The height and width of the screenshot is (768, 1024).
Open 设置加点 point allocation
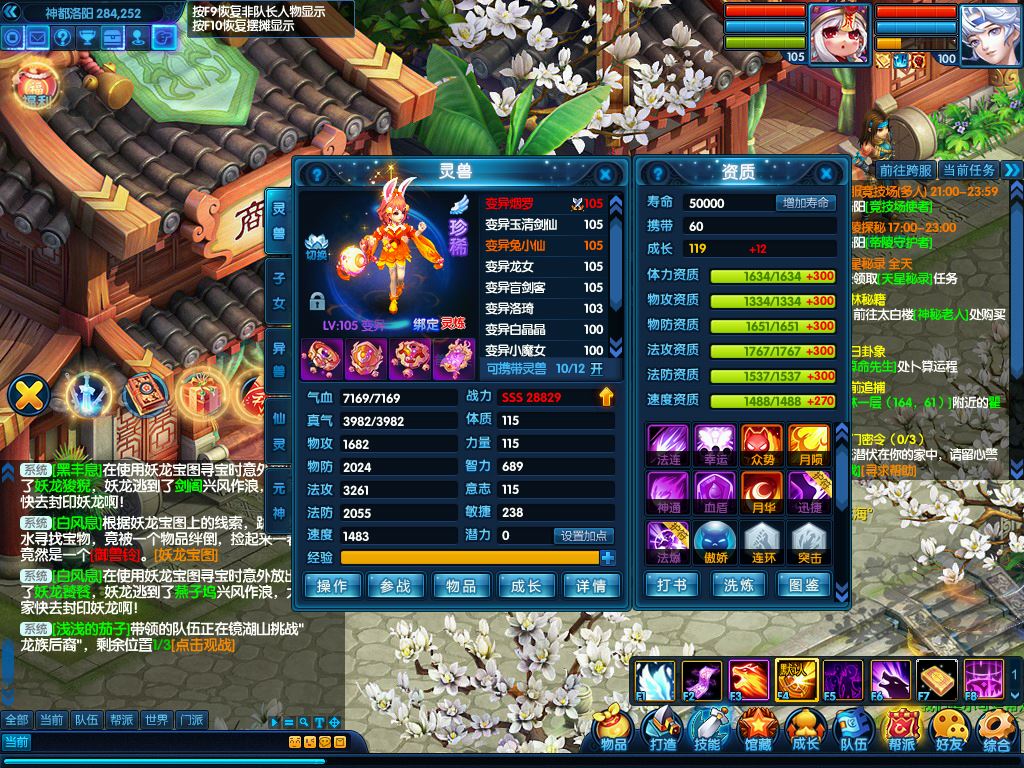[585, 536]
